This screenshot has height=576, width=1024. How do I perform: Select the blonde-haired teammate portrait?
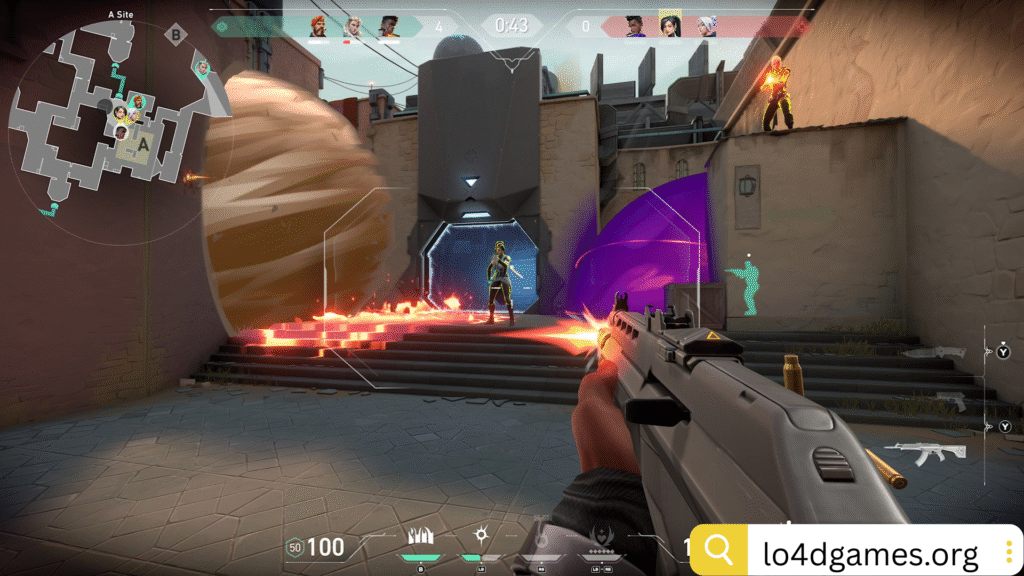click(x=352, y=26)
